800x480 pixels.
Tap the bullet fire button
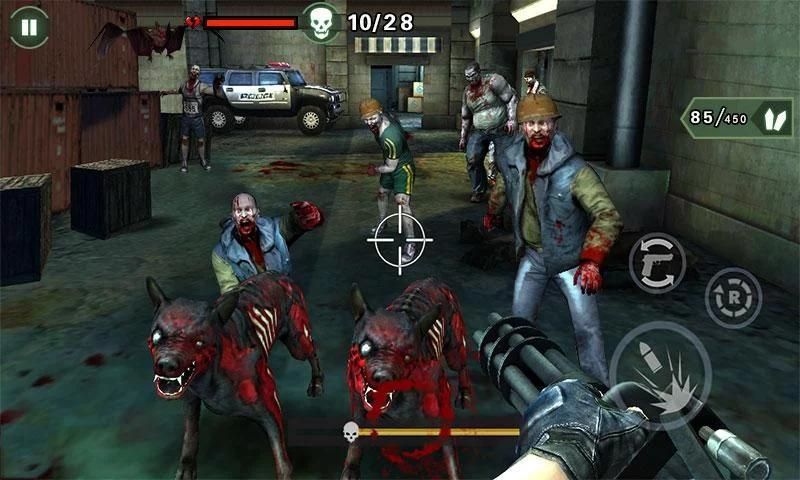click(x=659, y=375)
